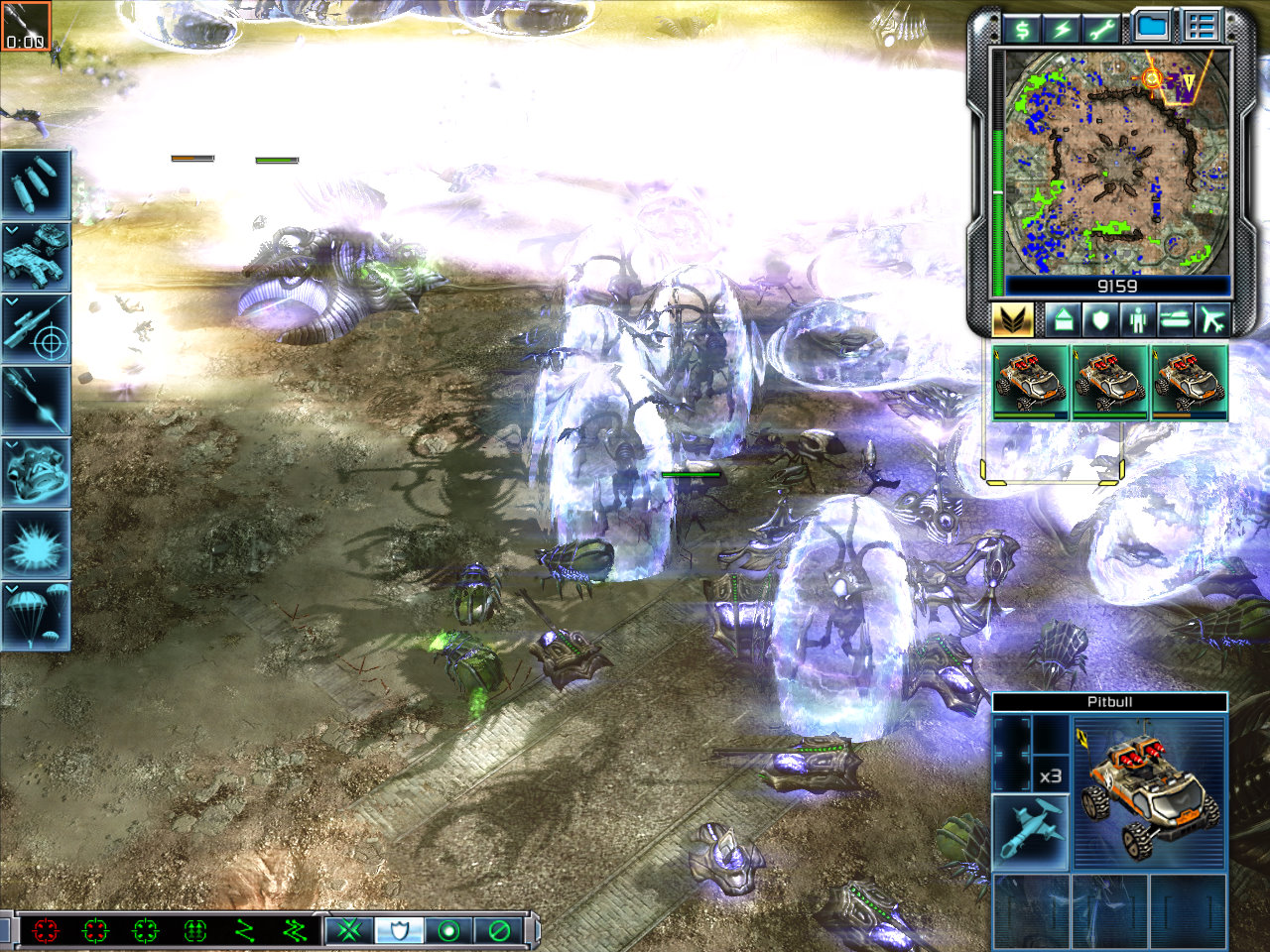The image size is (1270, 952).
Task: Choose the hold fire slashed-circle stance
Action: coord(499,930)
